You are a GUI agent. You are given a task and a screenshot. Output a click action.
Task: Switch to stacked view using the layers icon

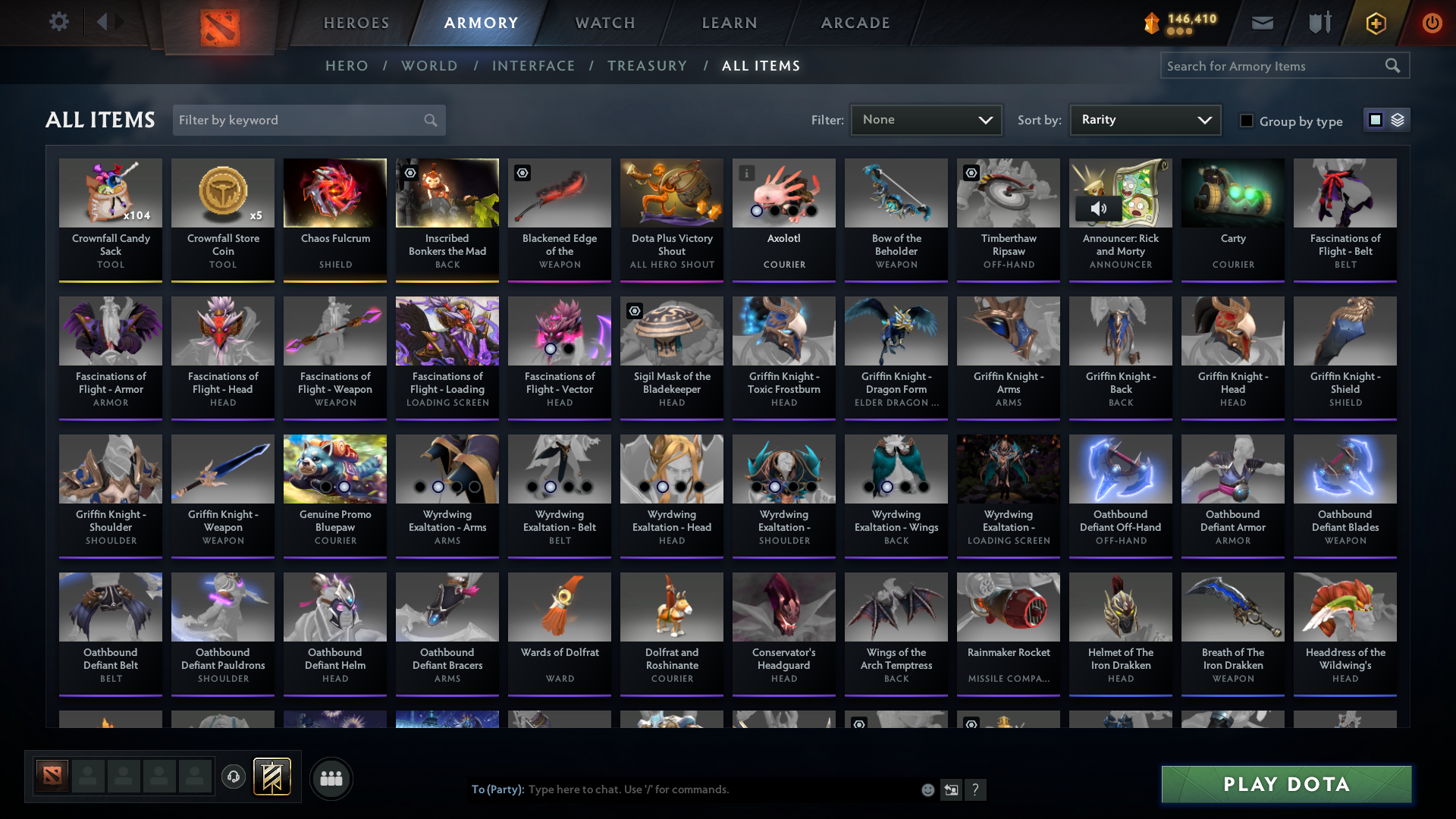pyautogui.click(x=1398, y=120)
